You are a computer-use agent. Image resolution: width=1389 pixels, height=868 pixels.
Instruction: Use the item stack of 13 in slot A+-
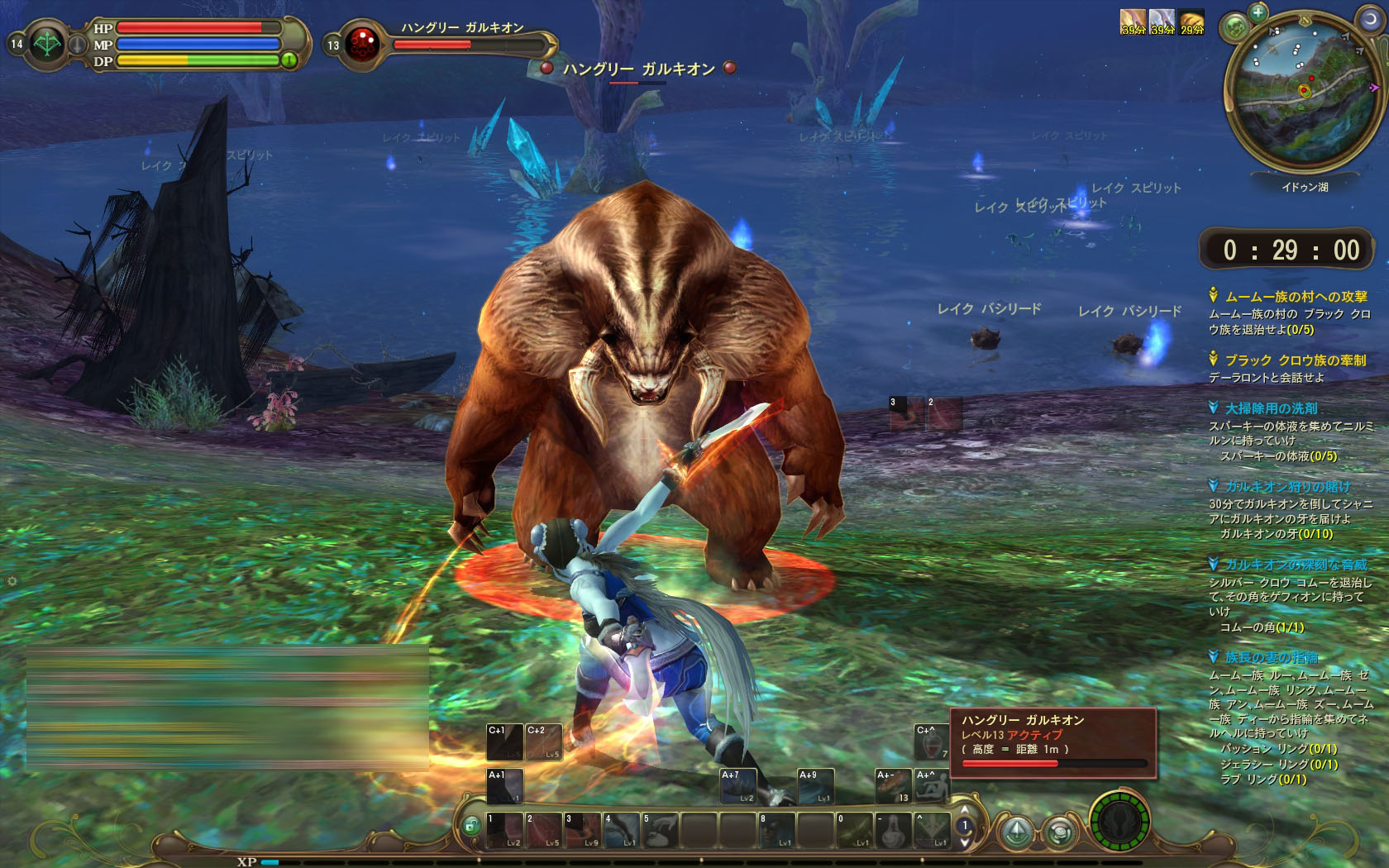point(894,786)
